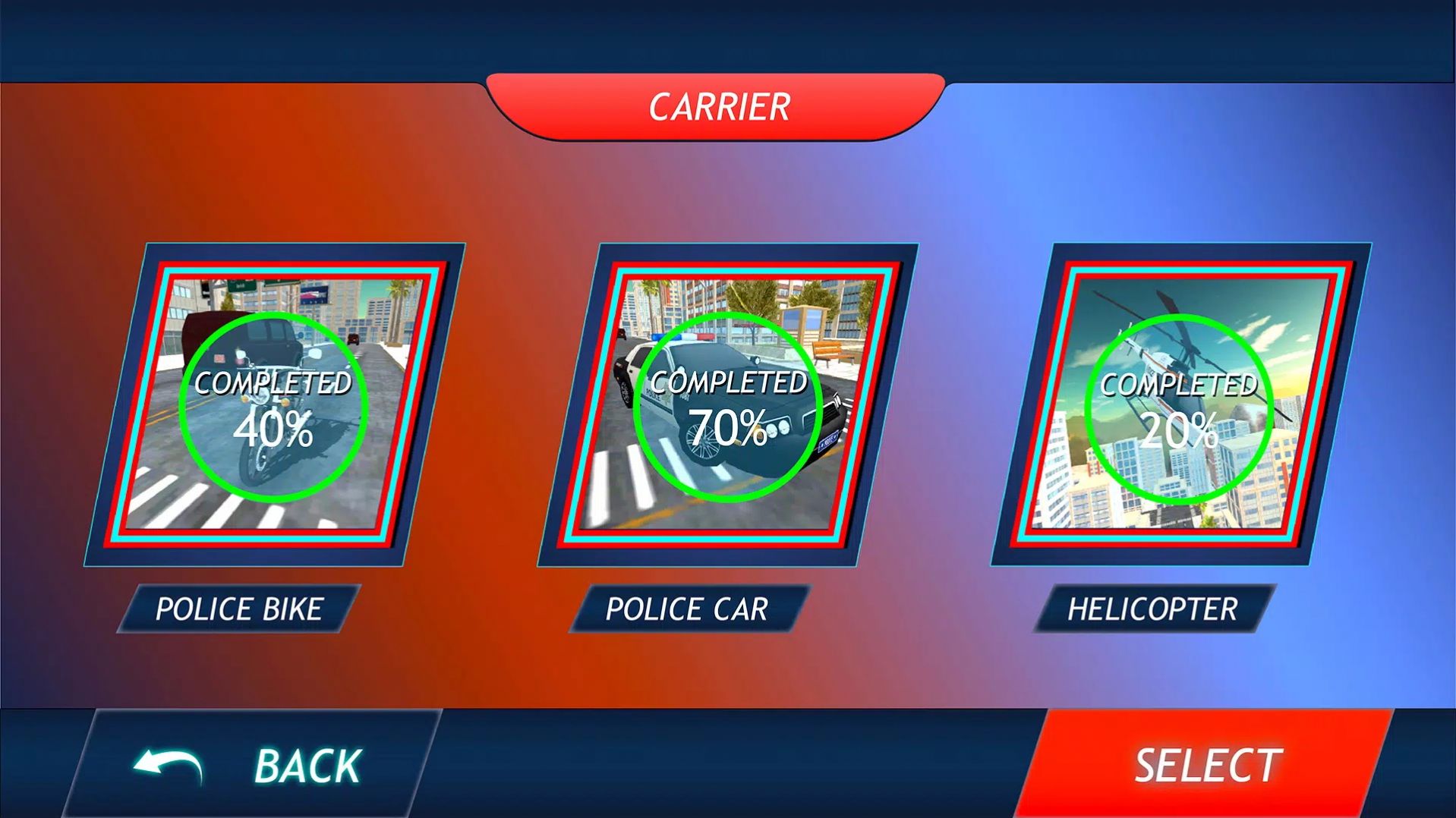1456x818 pixels.
Task: Pick the Helicopter career tile
Action: pos(1180,404)
